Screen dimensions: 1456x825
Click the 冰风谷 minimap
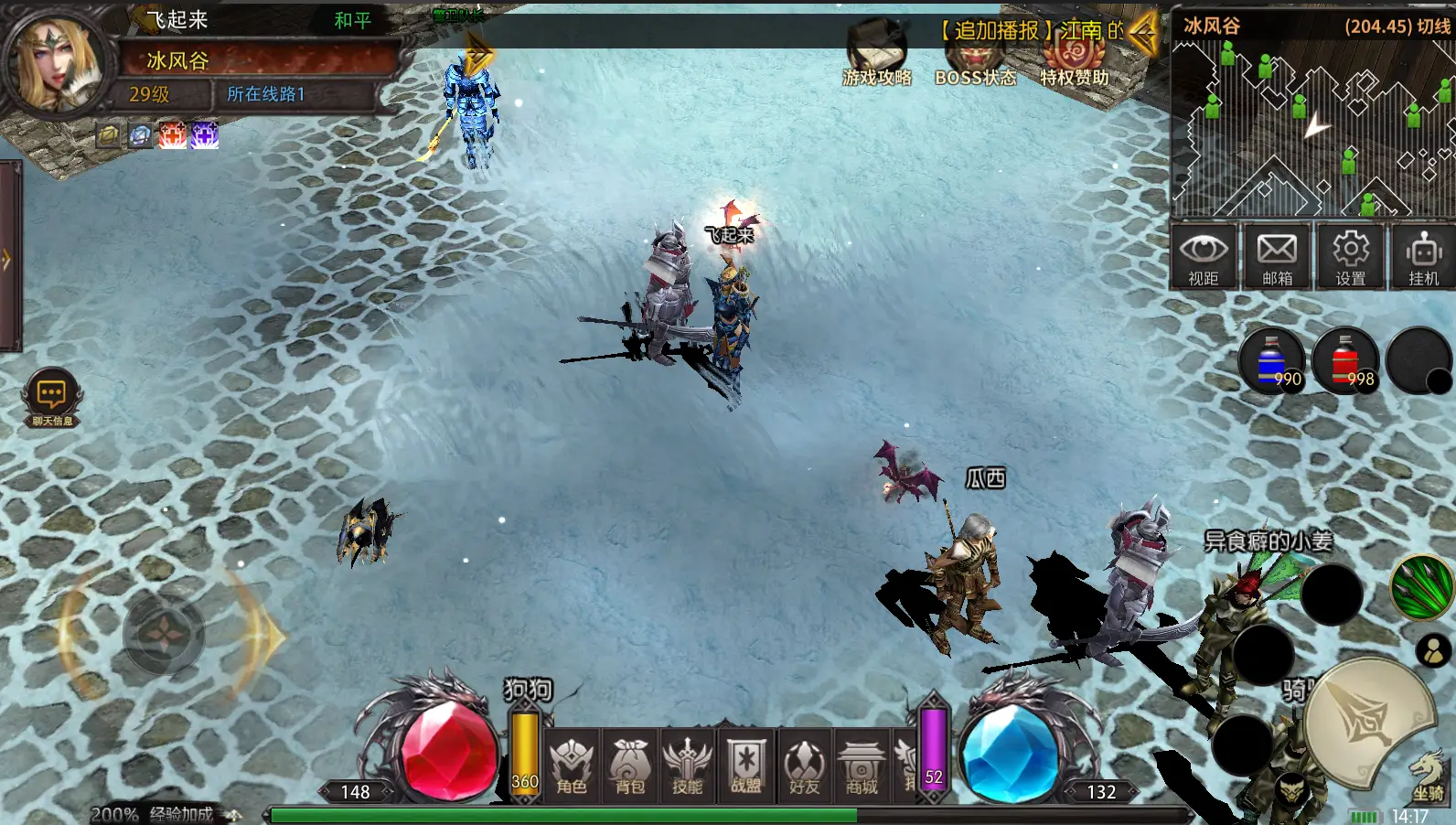click(x=1312, y=128)
